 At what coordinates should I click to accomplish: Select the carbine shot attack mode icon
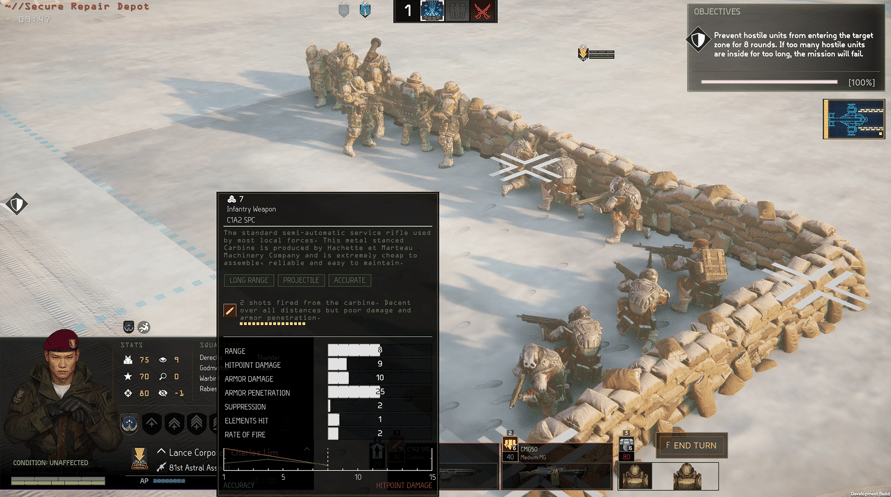pos(230,311)
